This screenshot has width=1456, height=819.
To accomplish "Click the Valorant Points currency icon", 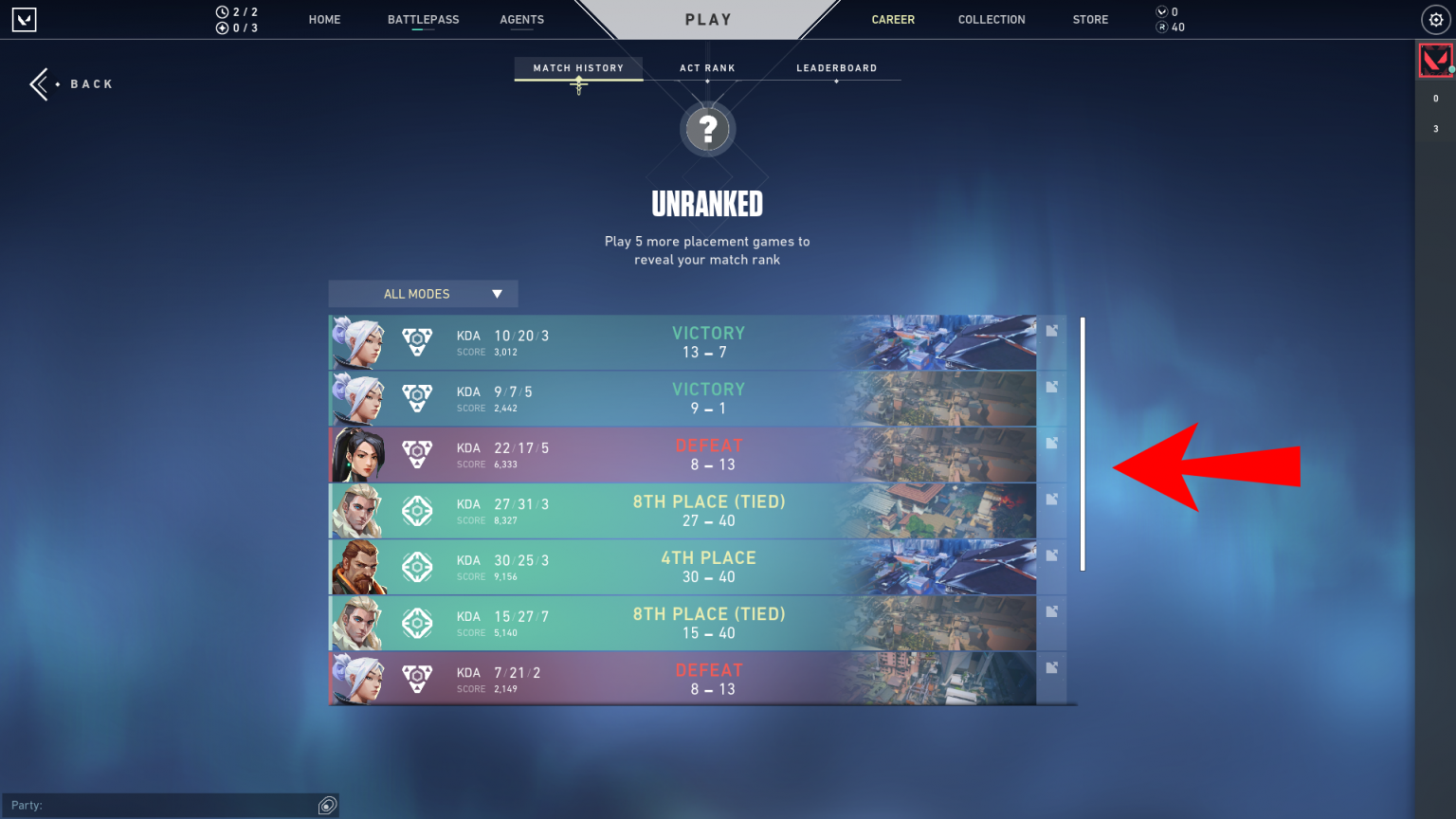I will point(1160,12).
